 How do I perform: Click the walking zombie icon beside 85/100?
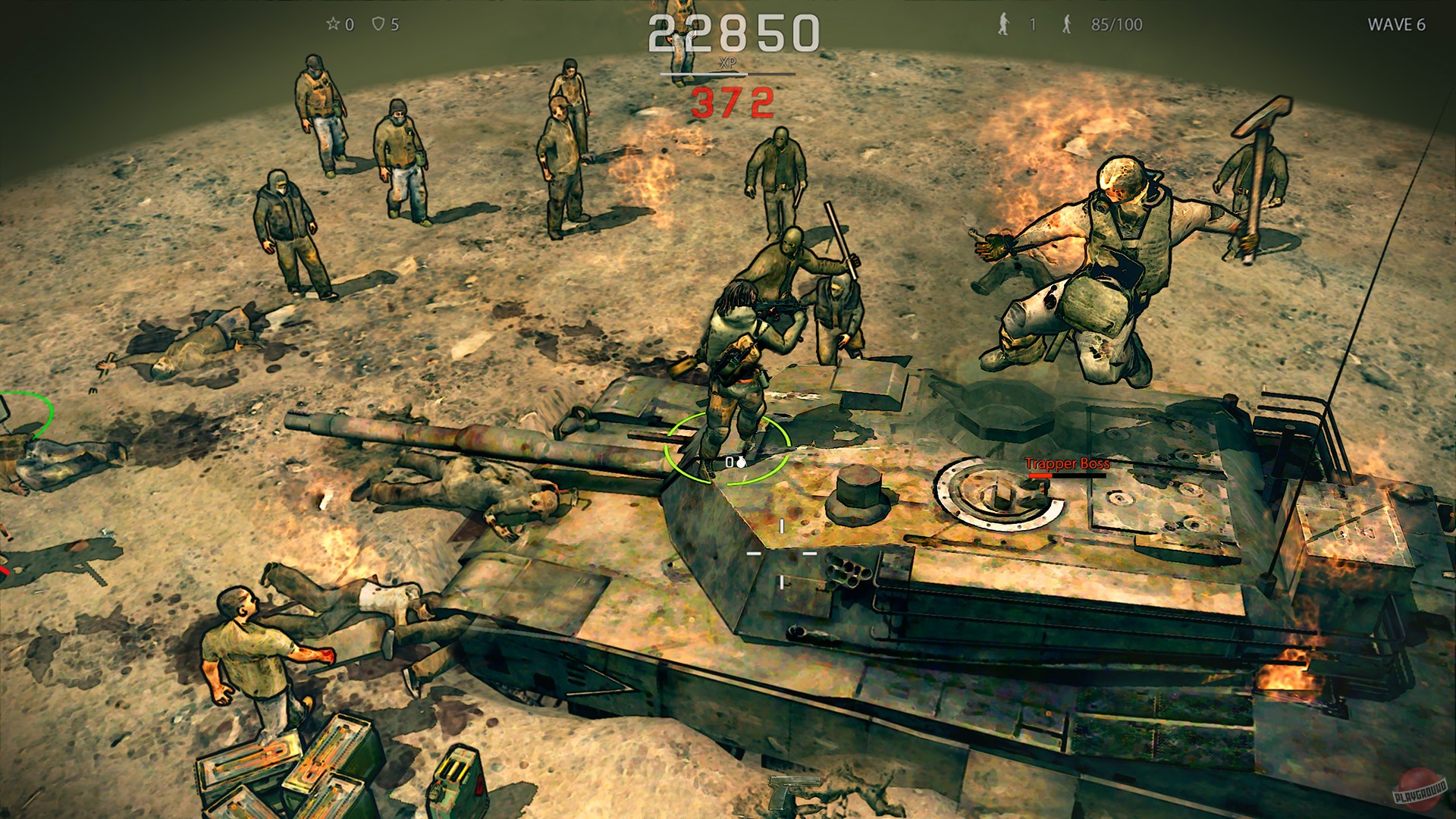1068,25
